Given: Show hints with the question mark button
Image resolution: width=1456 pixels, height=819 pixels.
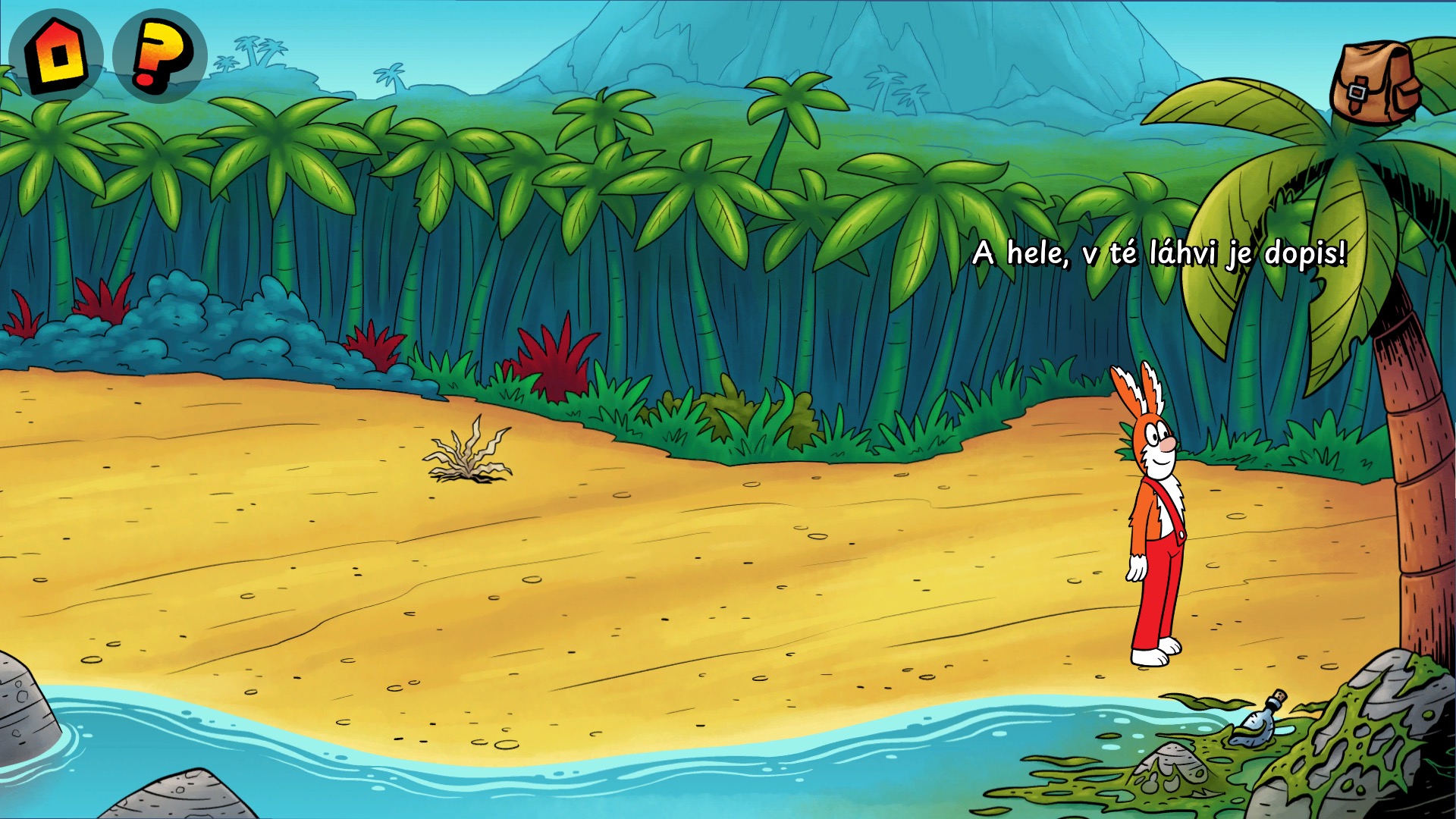Looking at the screenshot, I should 159,55.
